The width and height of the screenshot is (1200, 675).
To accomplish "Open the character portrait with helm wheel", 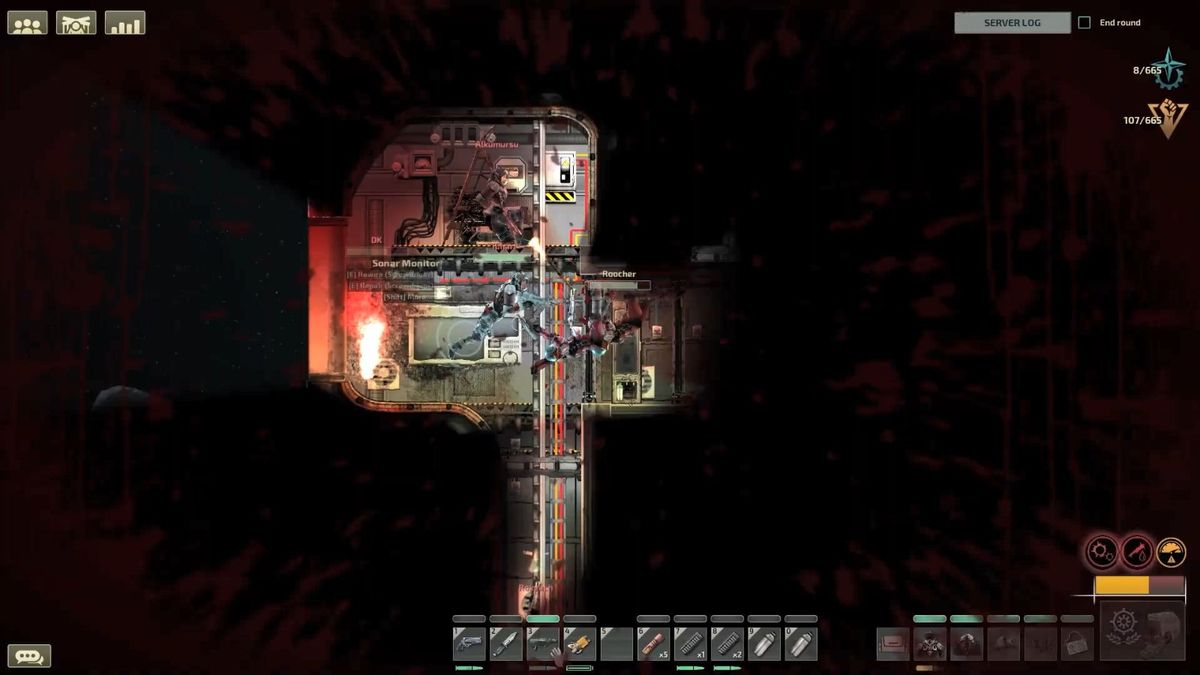I will click(1142, 631).
